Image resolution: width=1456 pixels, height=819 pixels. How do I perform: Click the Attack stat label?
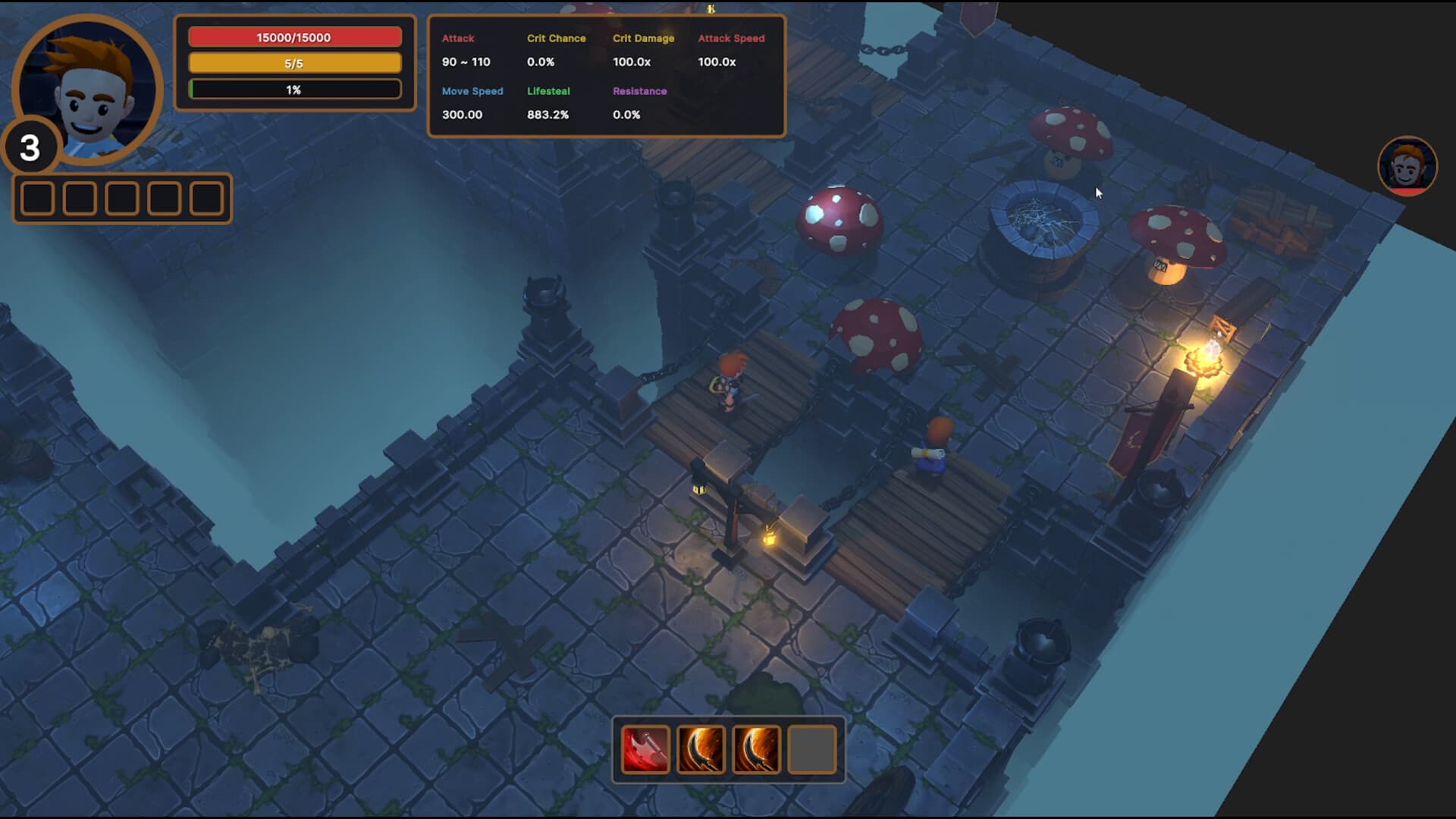point(457,38)
